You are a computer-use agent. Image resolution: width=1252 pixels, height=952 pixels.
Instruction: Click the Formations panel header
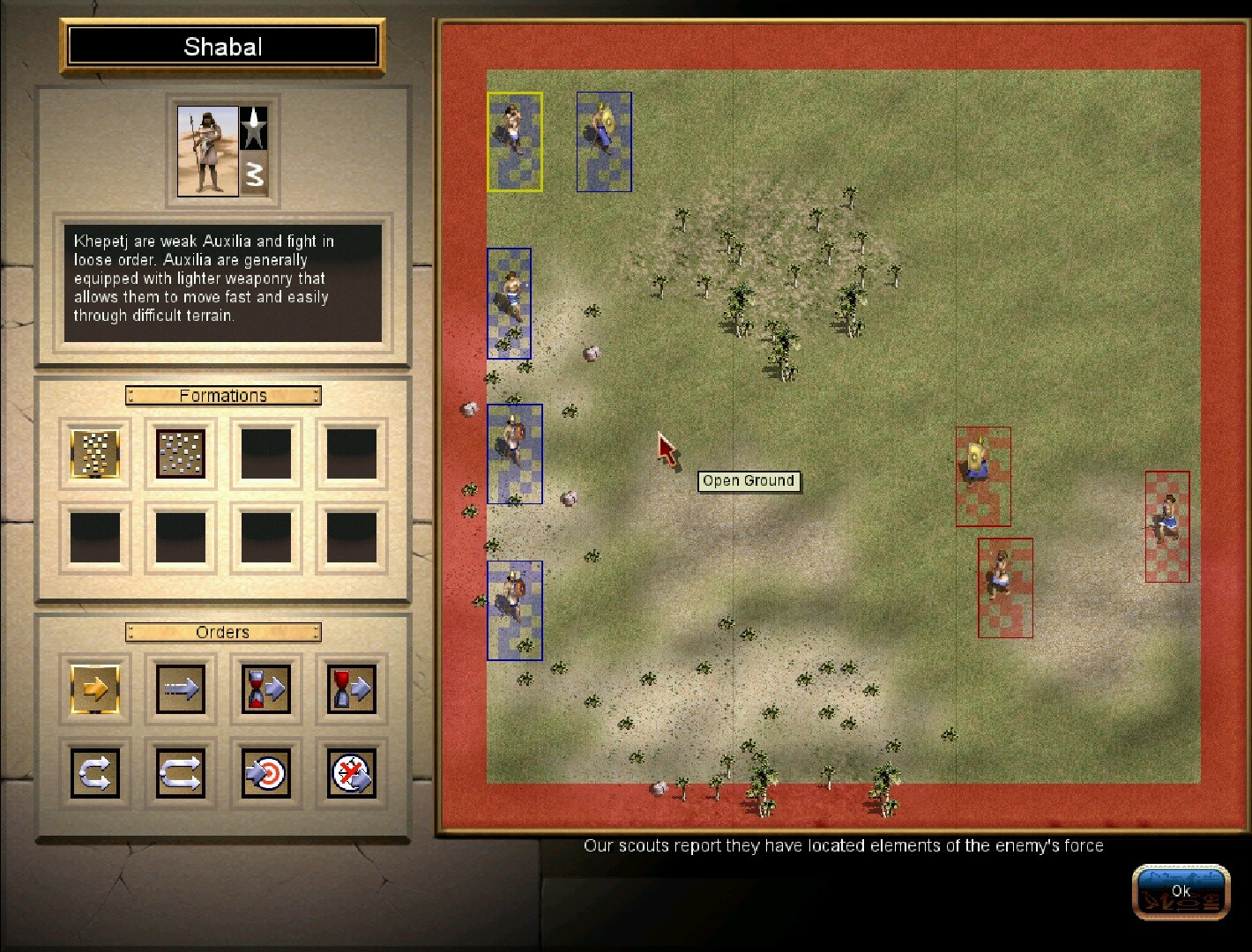222,395
